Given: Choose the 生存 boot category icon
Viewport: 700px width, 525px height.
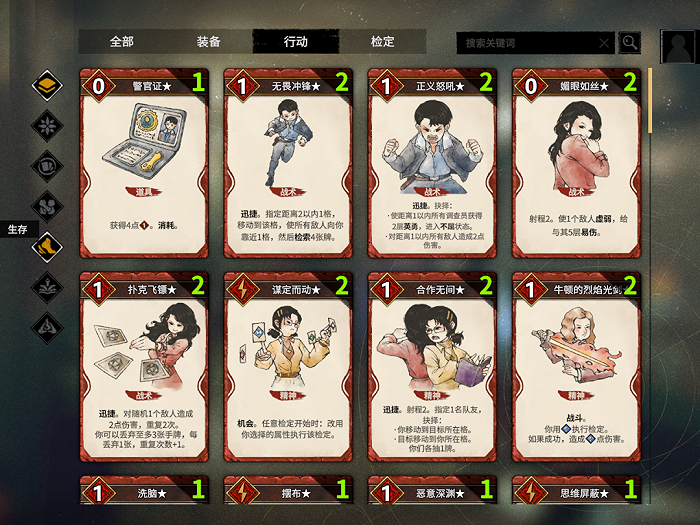Looking at the screenshot, I should (47, 246).
